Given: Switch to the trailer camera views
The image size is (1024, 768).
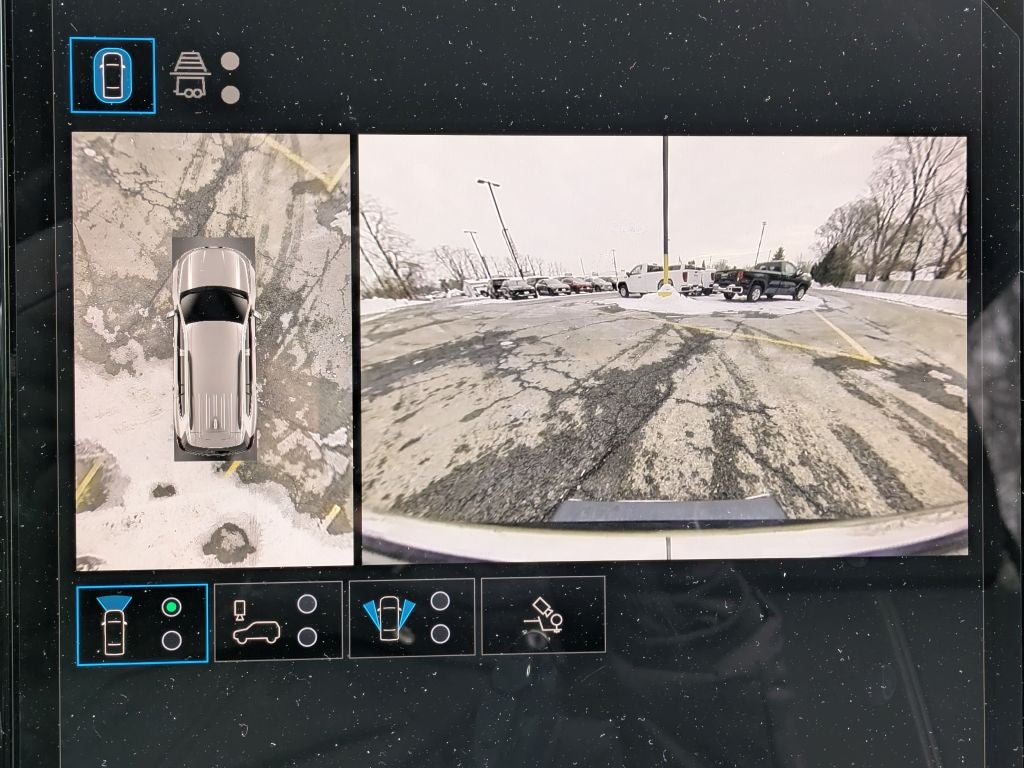Looking at the screenshot, I should [190, 75].
